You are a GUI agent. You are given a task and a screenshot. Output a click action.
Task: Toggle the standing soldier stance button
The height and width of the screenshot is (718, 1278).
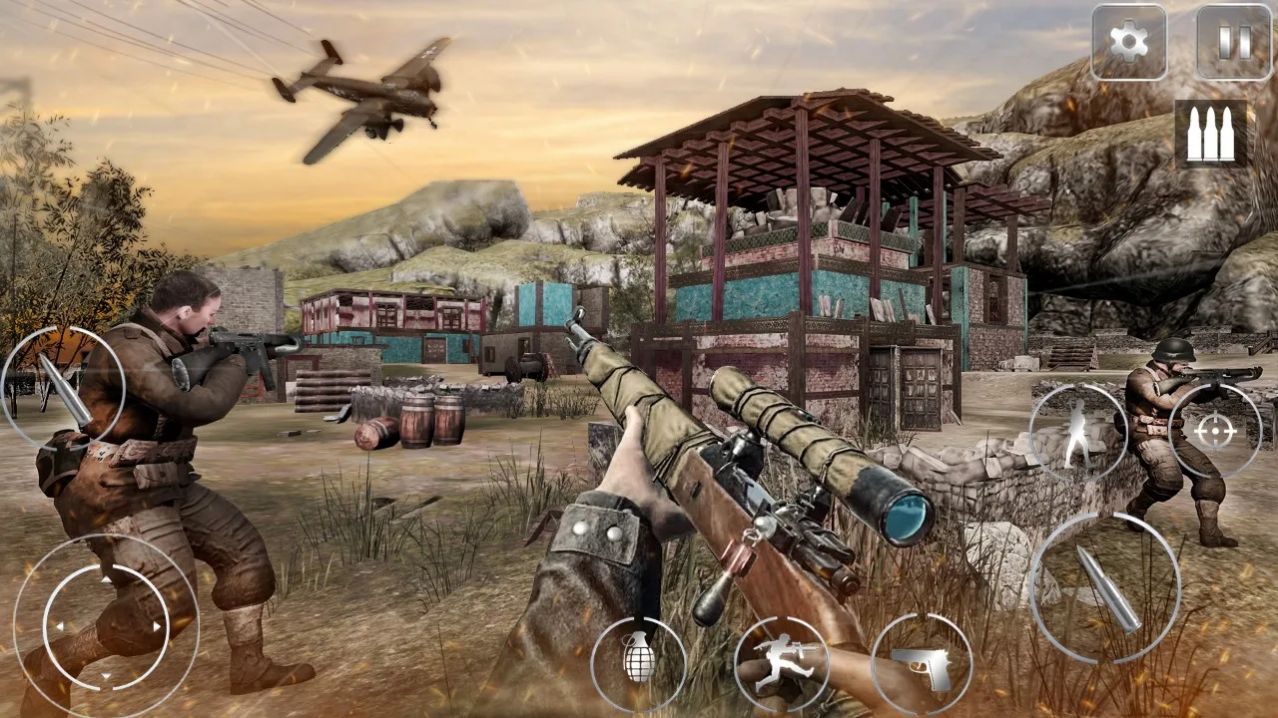(x=1077, y=432)
